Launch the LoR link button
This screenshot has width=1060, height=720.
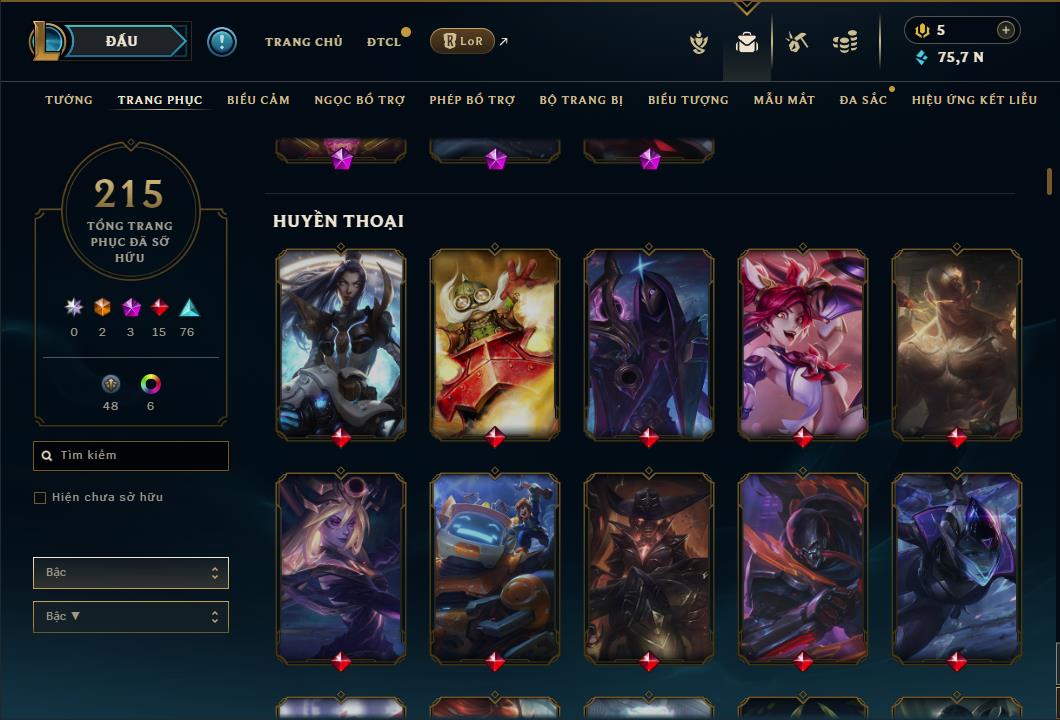(462, 41)
